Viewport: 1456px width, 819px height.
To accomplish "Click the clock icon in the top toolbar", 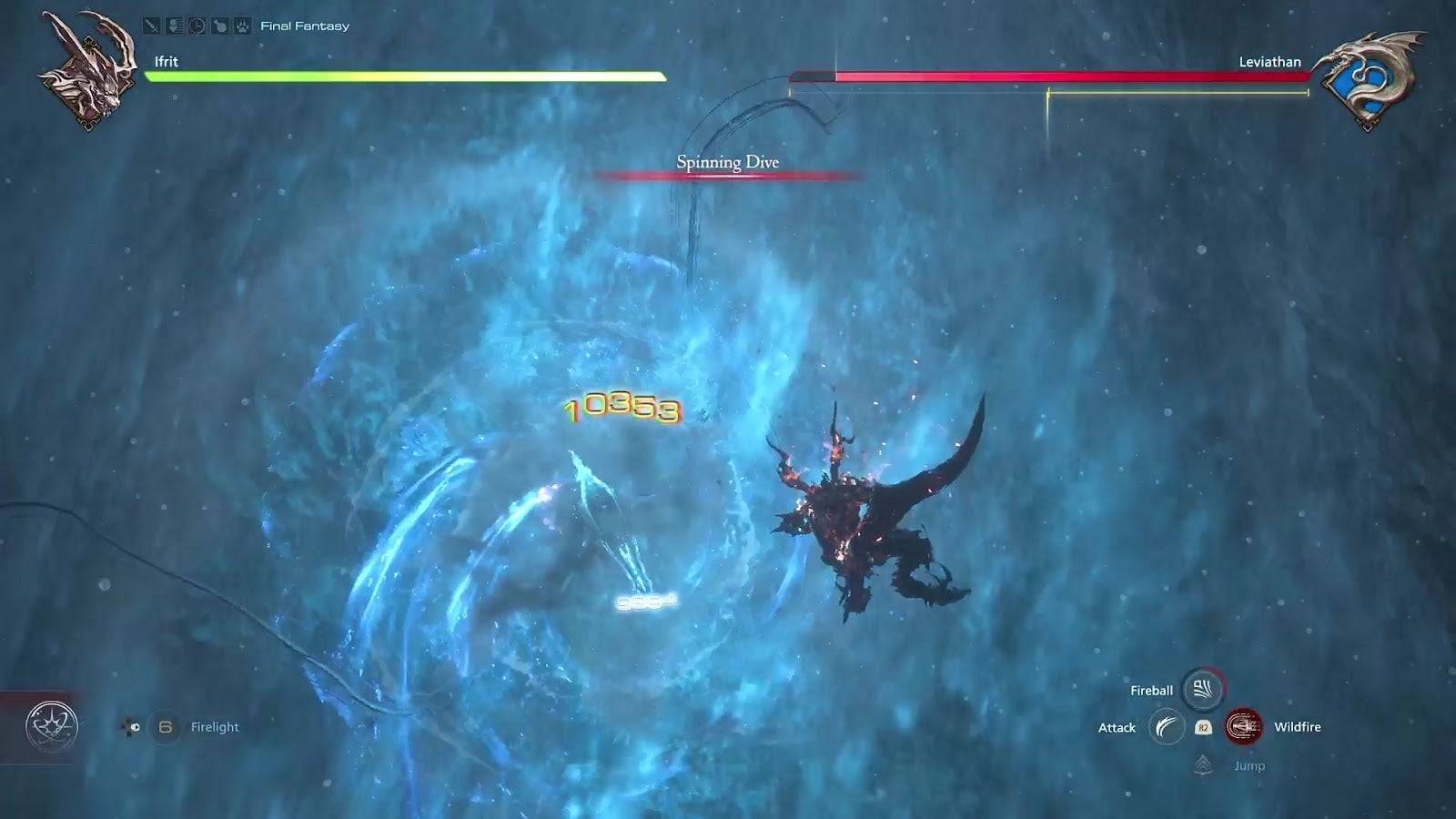I will [x=196, y=25].
